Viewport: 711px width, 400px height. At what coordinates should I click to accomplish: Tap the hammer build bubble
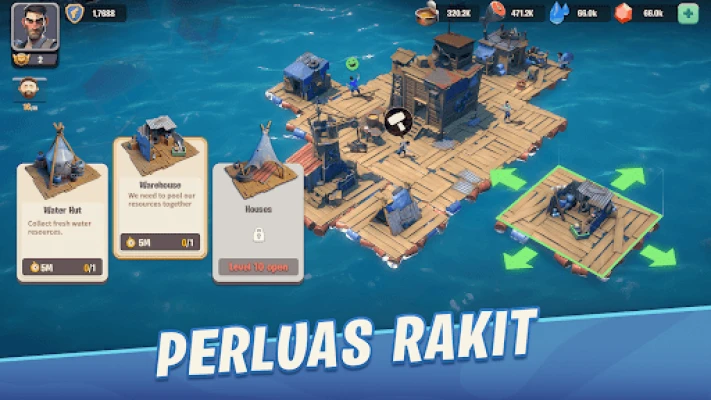[399, 120]
